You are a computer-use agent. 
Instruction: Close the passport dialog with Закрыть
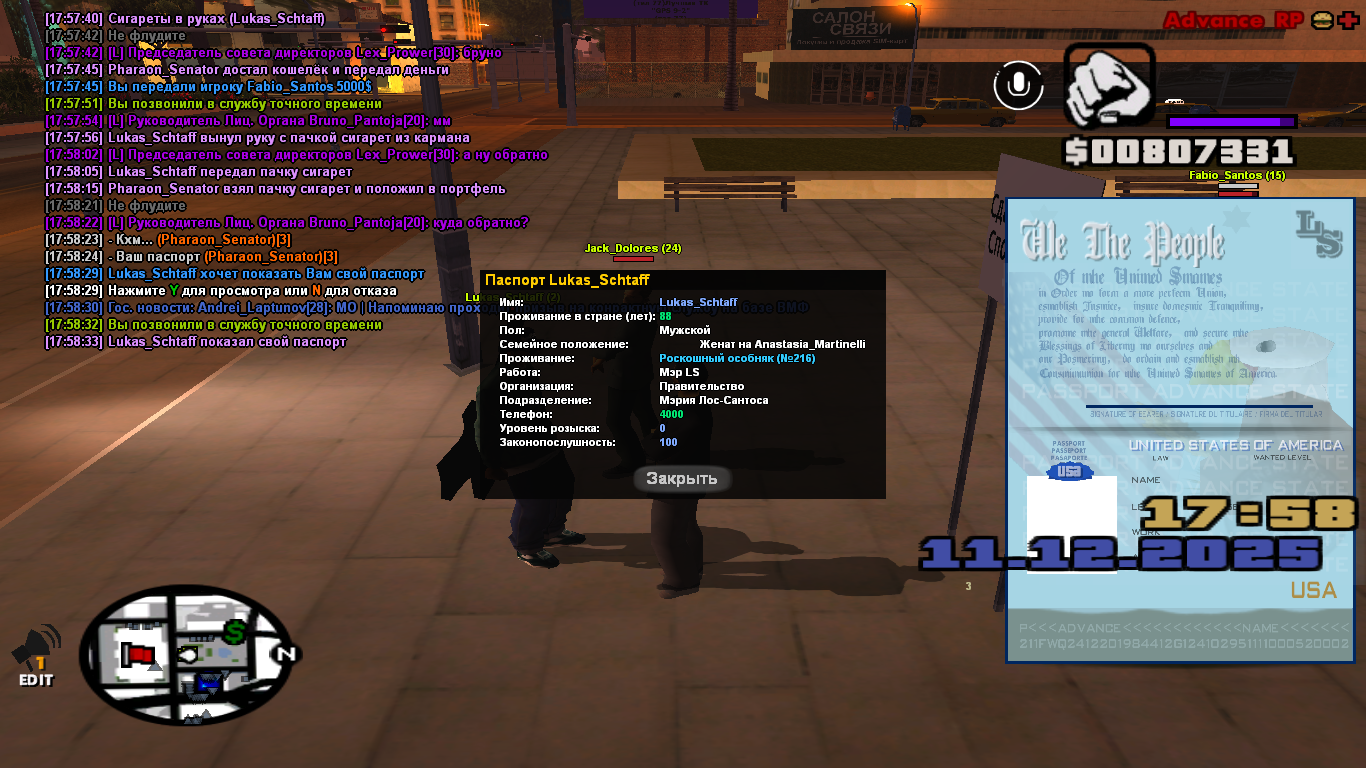pyautogui.click(x=682, y=479)
